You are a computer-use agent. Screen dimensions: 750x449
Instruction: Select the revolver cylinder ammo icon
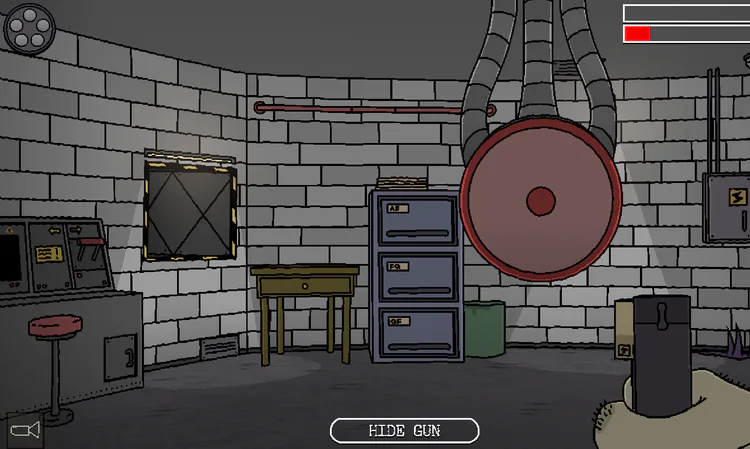coord(30,28)
